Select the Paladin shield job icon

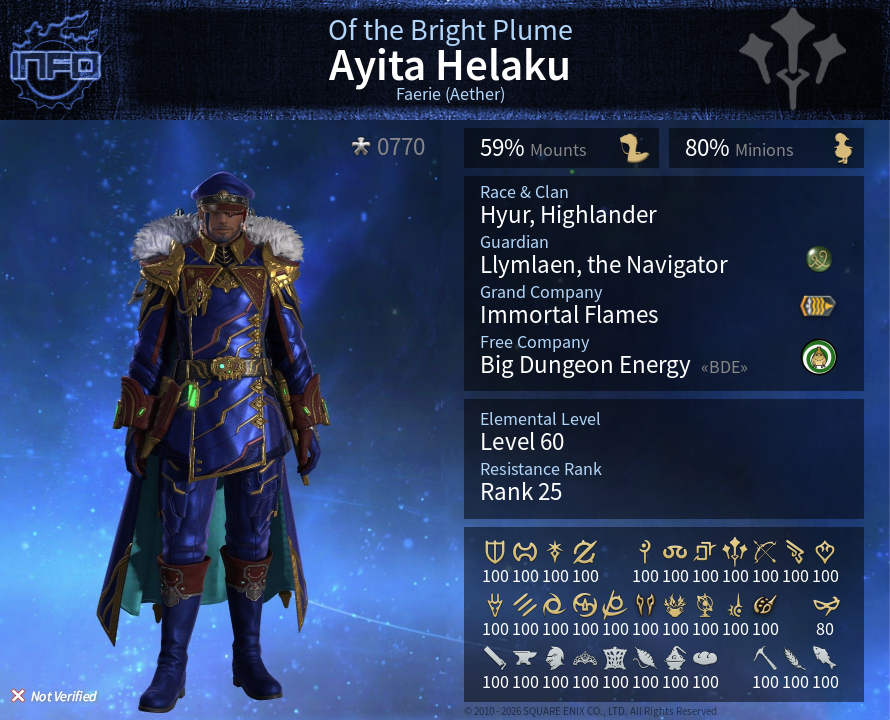click(495, 551)
